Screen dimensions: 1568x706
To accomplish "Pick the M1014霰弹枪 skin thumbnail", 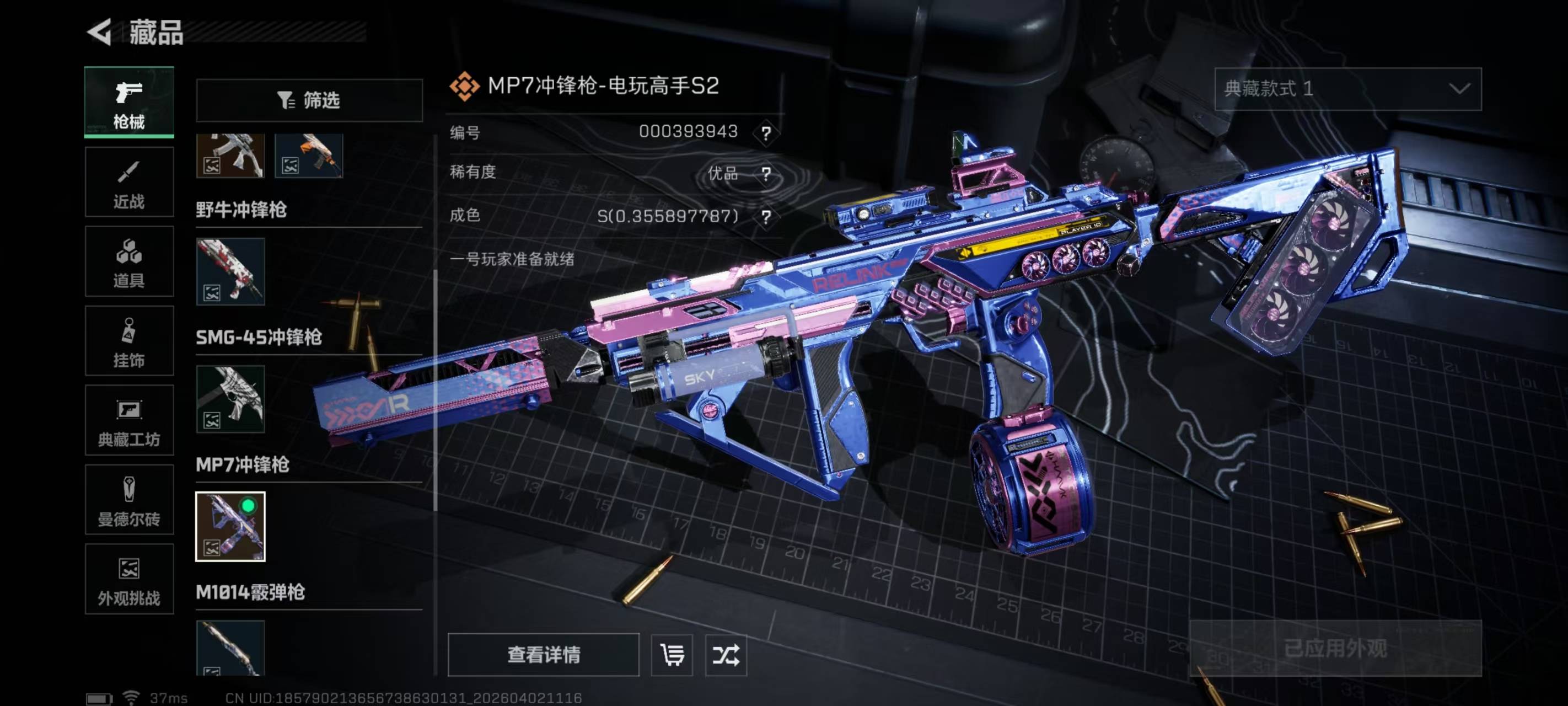I will pos(230,647).
